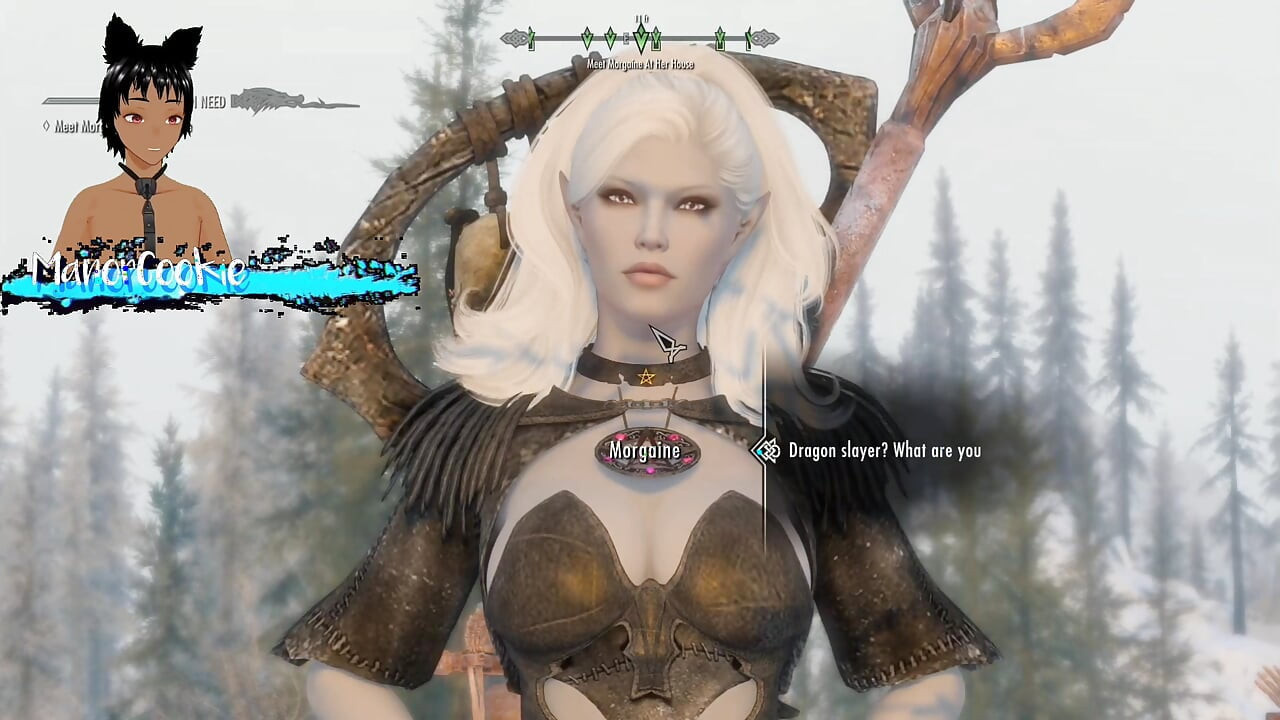This screenshot has height=720, width=1280.
Task: Click the decorative knotwork at compass left end
Action: 516,36
